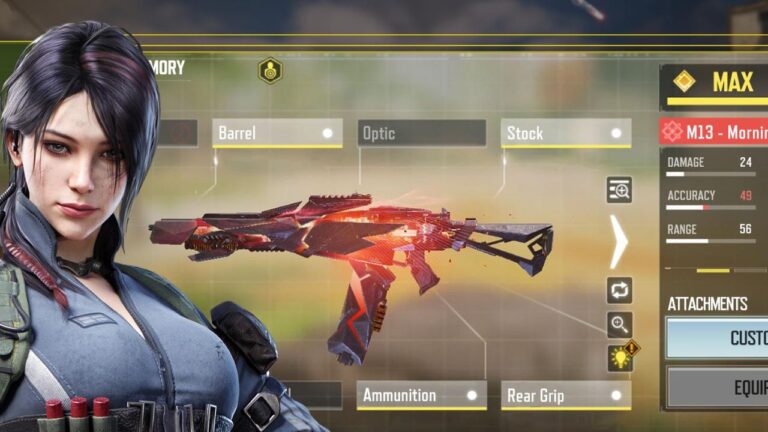Zoom in with the magnifier icon
The height and width of the screenshot is (432, 768).
[620, 323]
